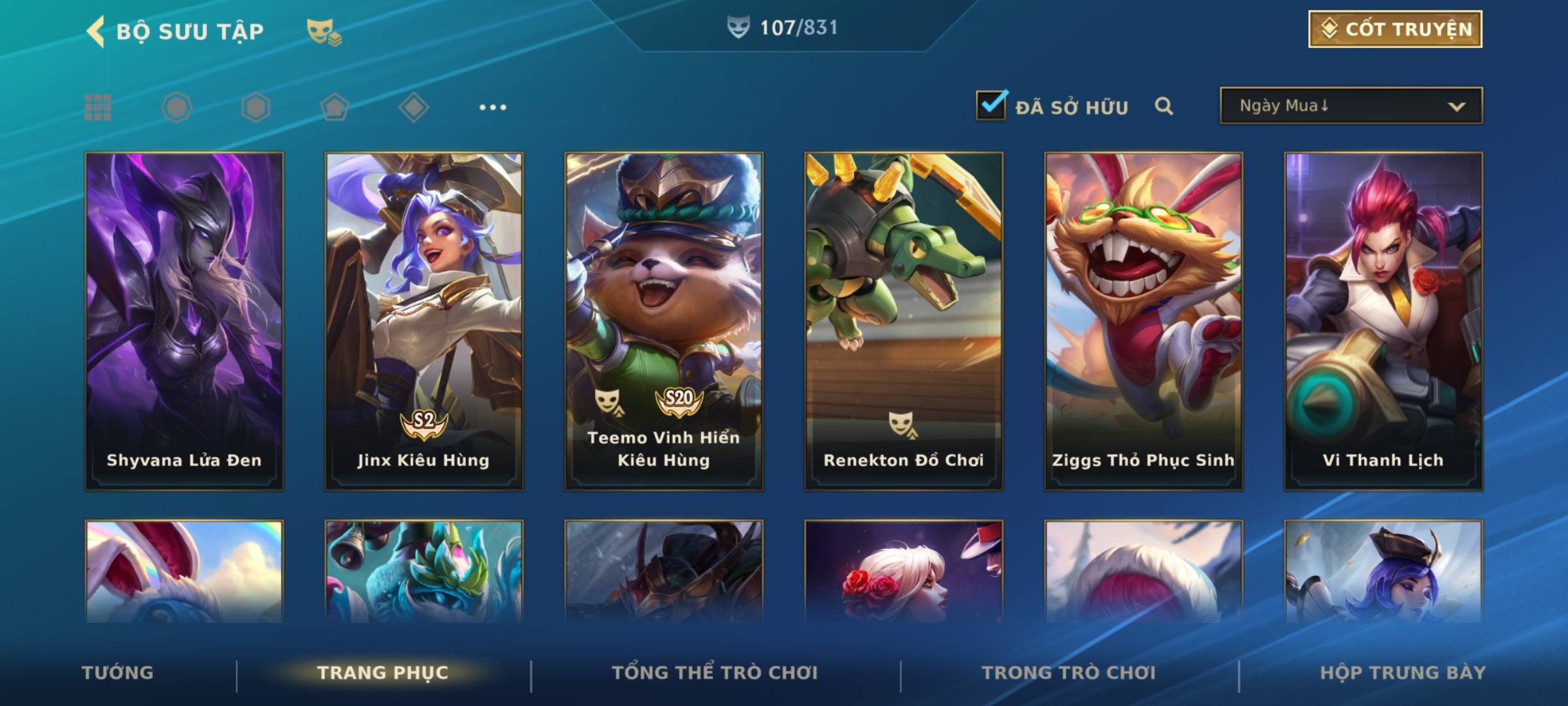
Task: Open the skin search magnifier
Action: click(x=1164, y=106)
